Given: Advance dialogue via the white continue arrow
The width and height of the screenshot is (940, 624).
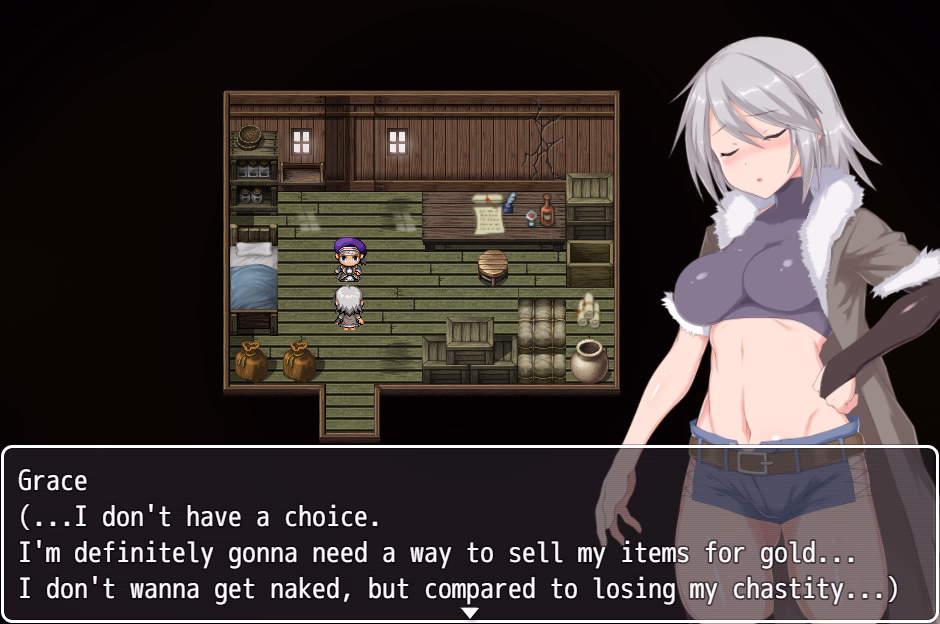Looking at the screenshot, I should coord(469,612).
